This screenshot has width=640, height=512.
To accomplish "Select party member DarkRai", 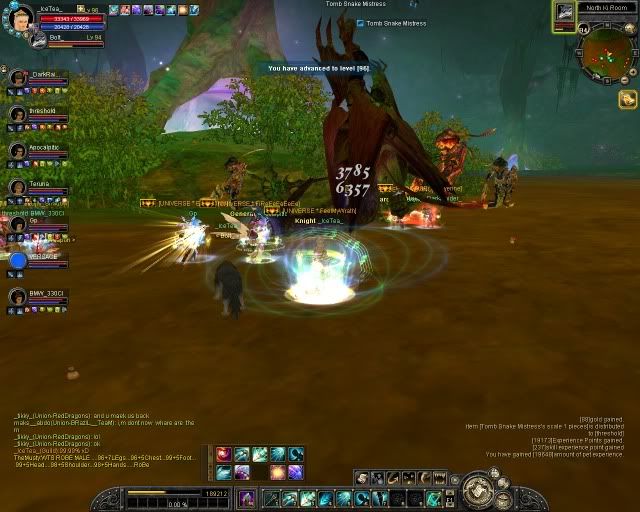I will coord(17,77).
